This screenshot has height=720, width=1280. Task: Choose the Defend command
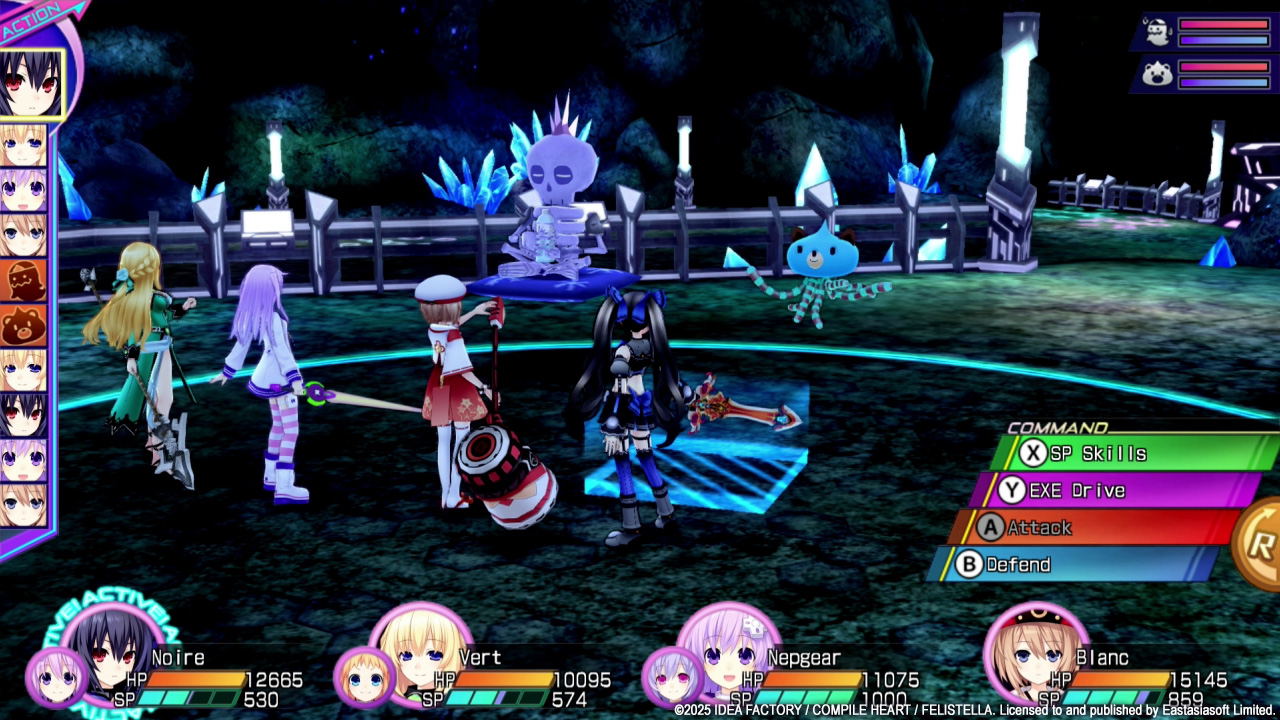1070,564
